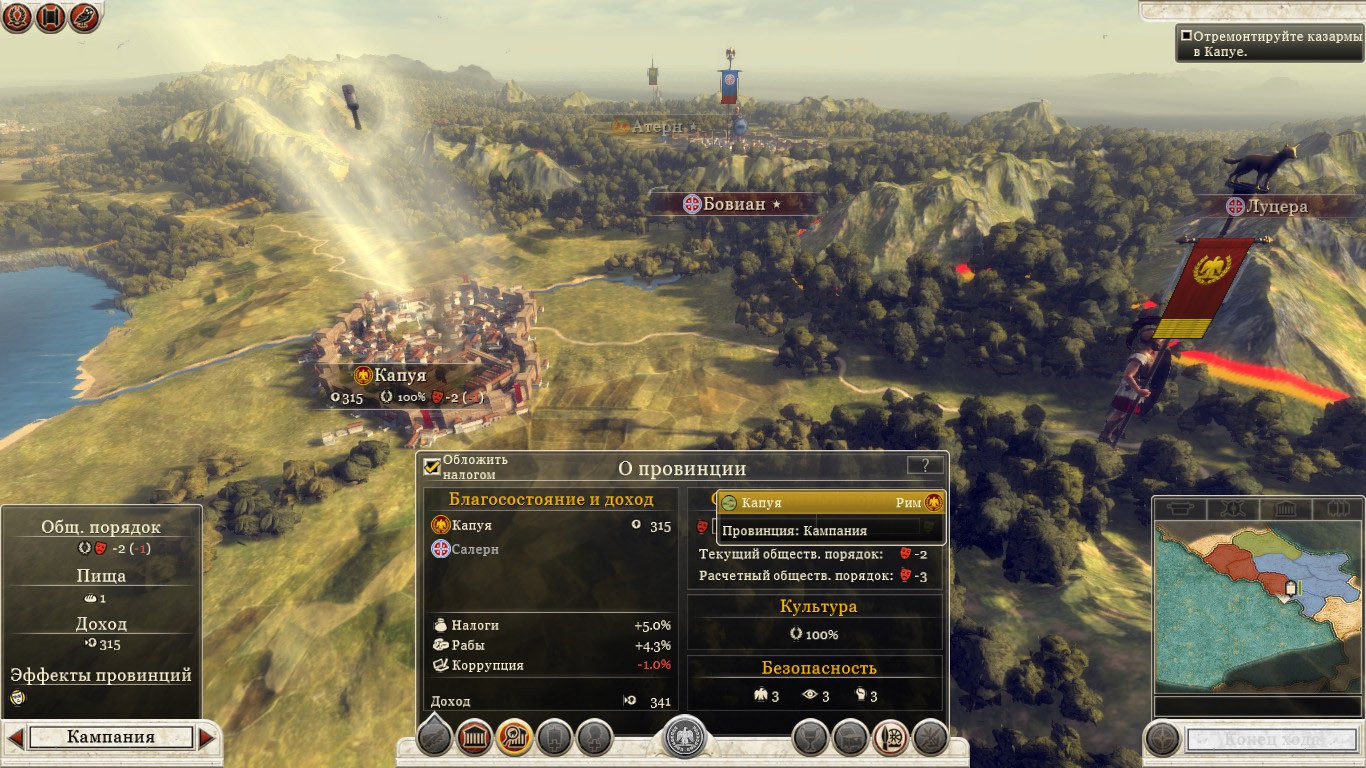Toggle the 'Обложить налогом' tax checkbox

[432, 466]
